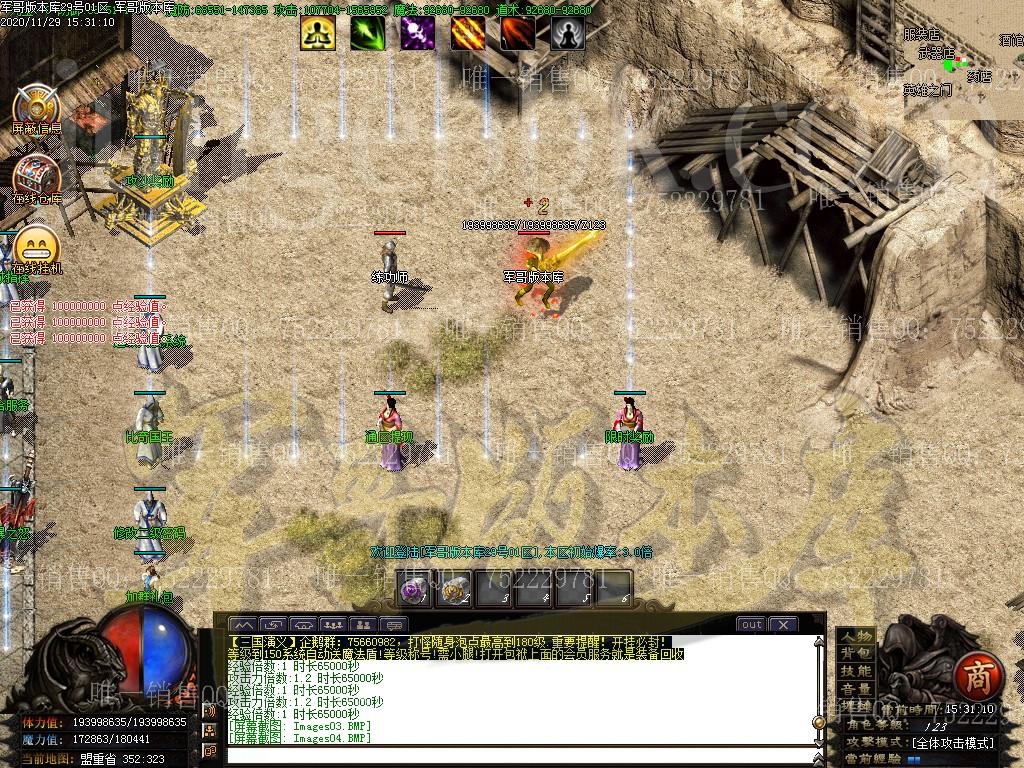Close the game with the X button
The height and width of the screenshot is (768, 1024).
click(783, 625)
